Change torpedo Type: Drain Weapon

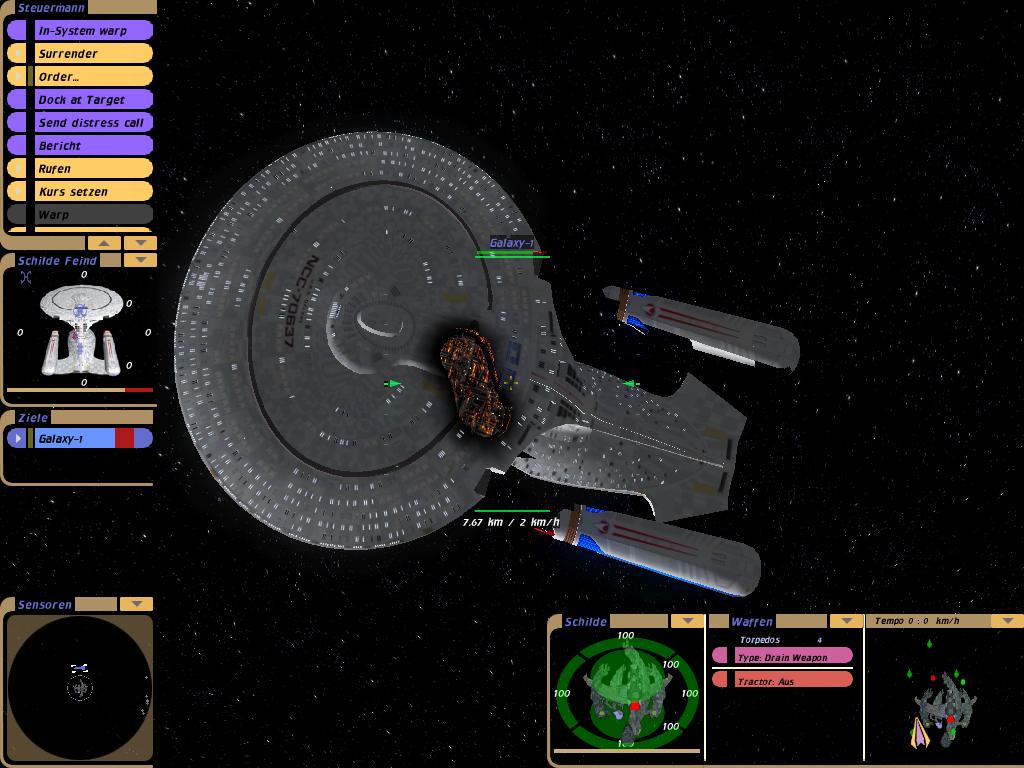(783, 657)
